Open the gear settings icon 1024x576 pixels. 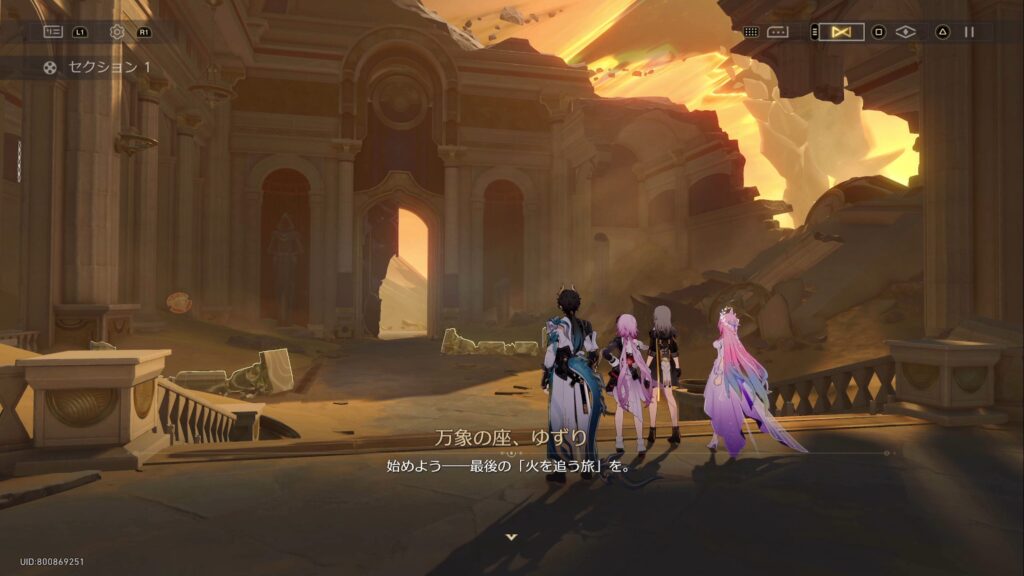click(117, 32)
